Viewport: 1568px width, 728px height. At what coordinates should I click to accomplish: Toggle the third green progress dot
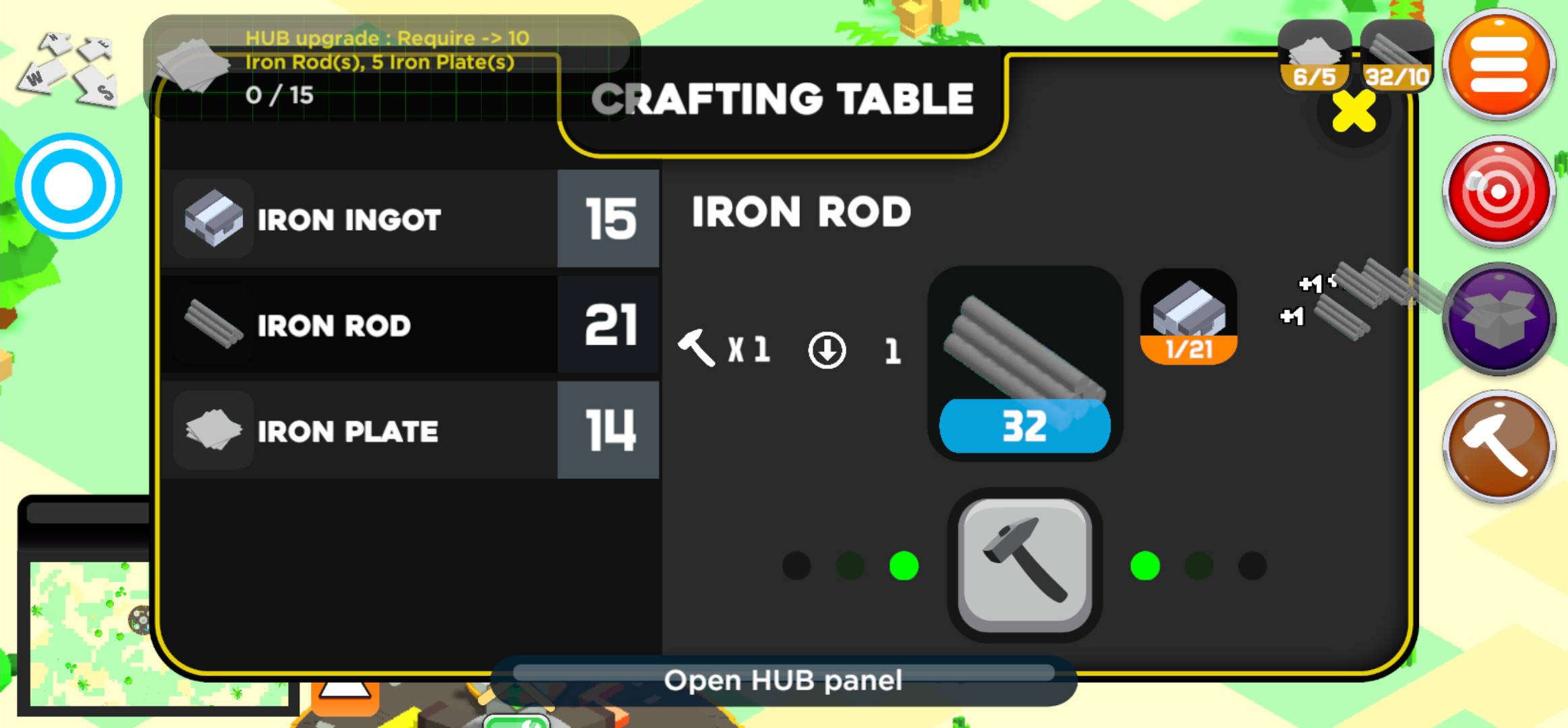coord(903,566)
